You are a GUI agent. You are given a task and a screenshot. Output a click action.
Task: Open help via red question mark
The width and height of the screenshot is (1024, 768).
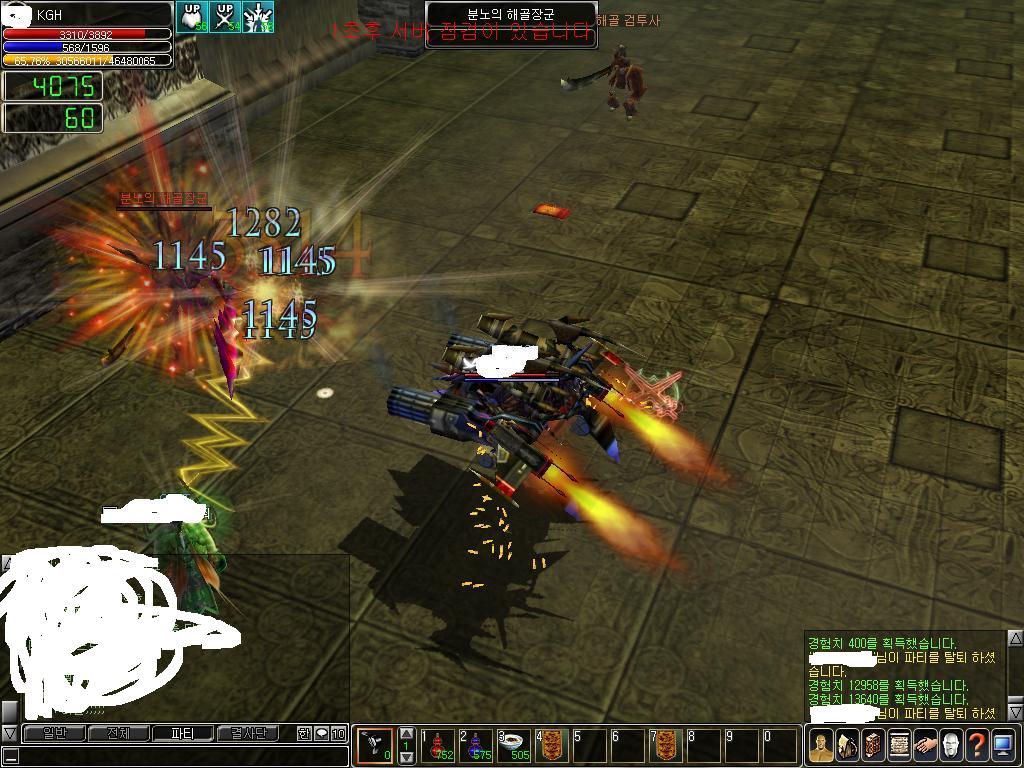(x=977, y=745)
